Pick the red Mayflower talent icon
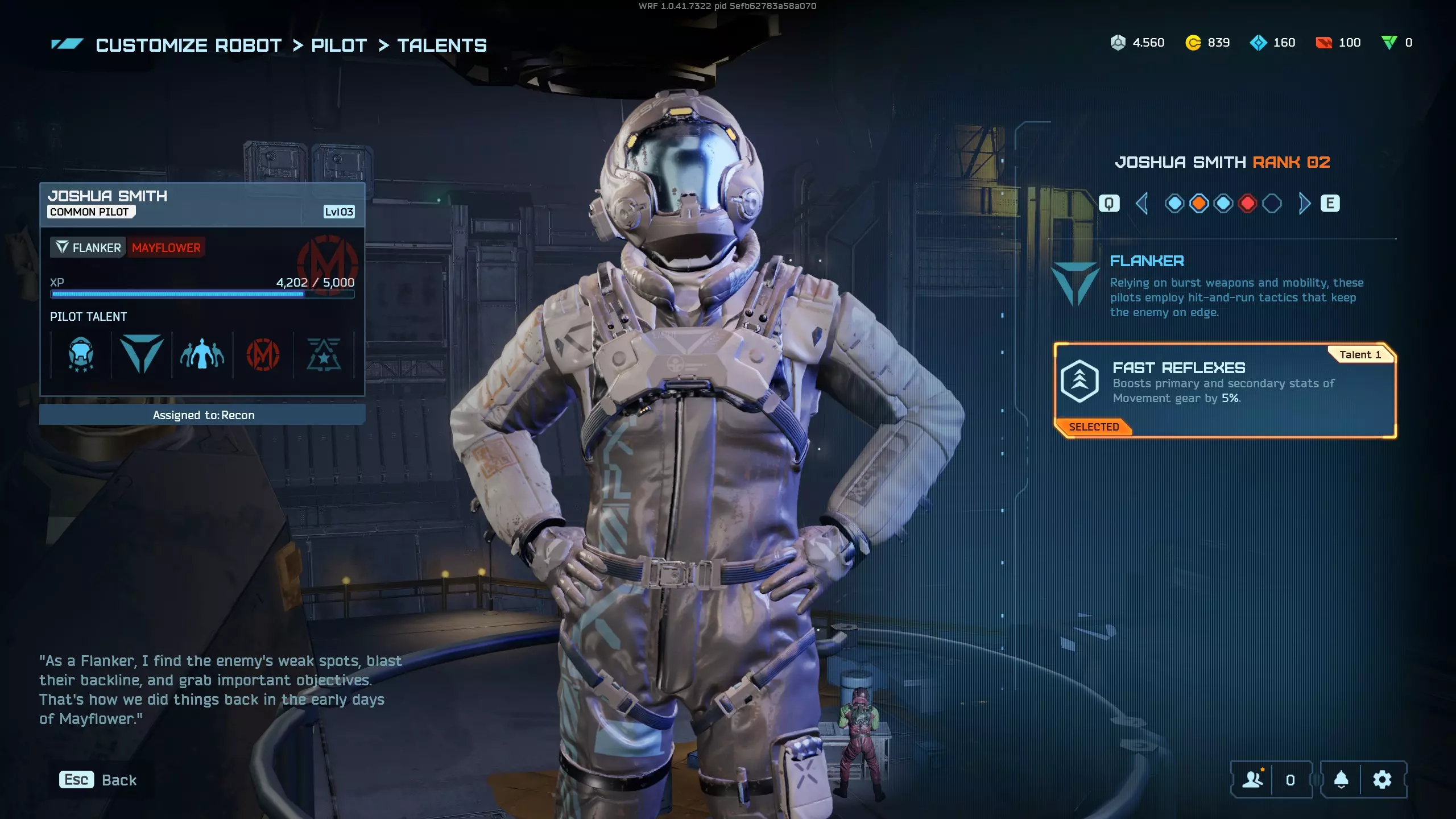 point(263,355)
